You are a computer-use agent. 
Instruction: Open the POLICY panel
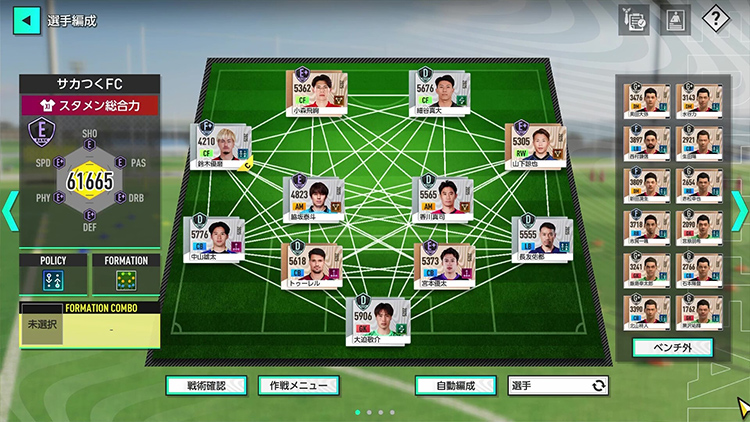53,274
